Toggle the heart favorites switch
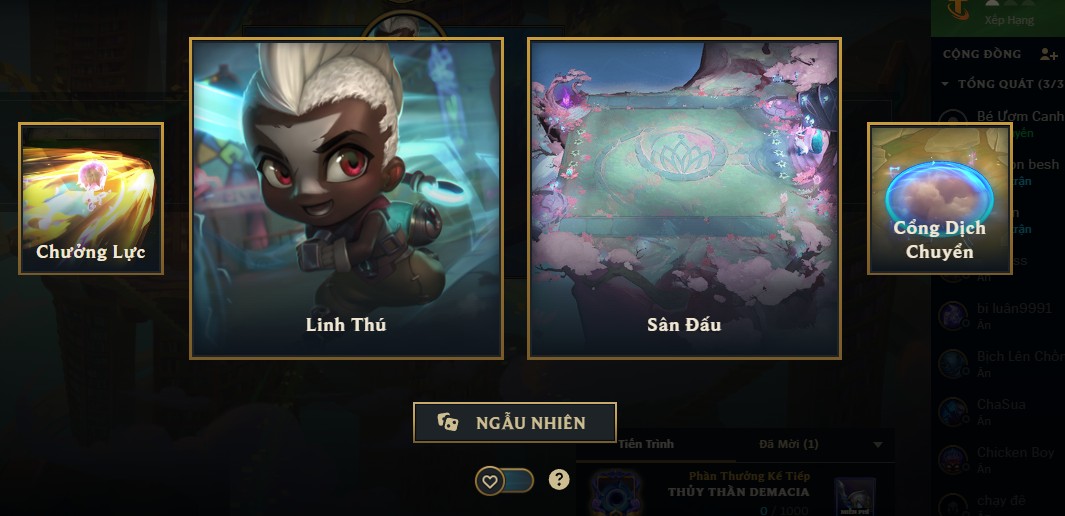The image size is (1065, 516). (x=504, y=481)
